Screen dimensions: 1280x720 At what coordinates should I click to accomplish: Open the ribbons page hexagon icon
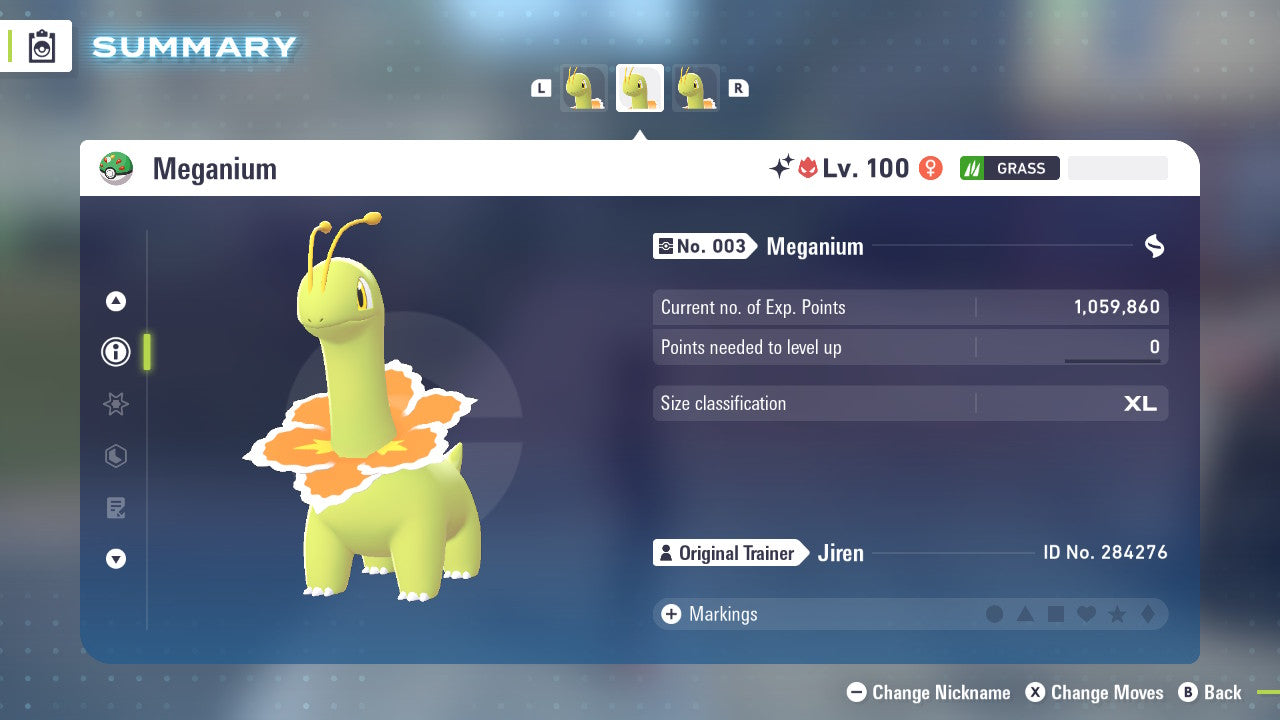pyautogui.click(x=115, y=456)
